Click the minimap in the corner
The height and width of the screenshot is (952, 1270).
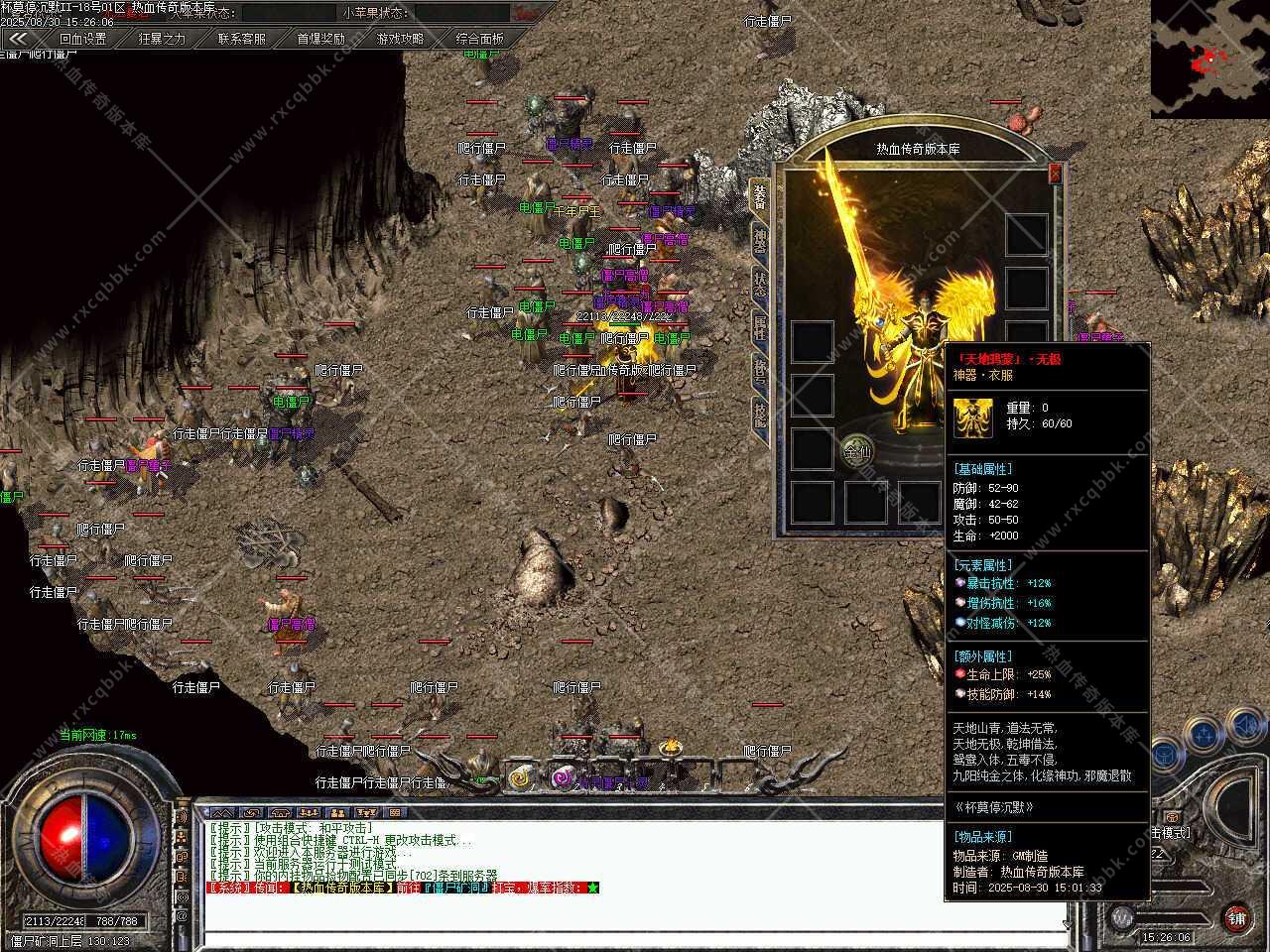click(1210, 59)
